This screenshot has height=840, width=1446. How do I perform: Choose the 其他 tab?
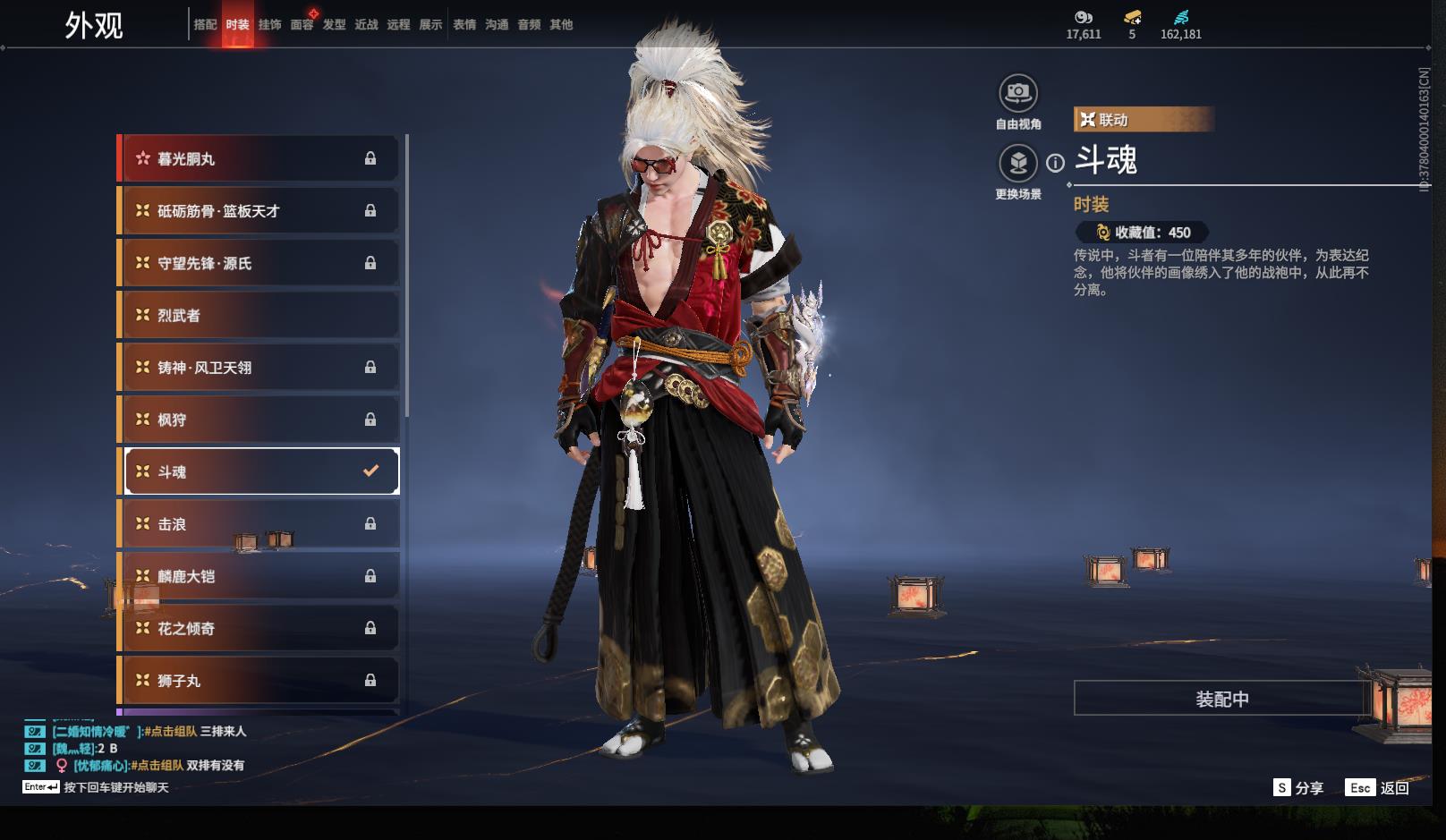tap(561, 25)
